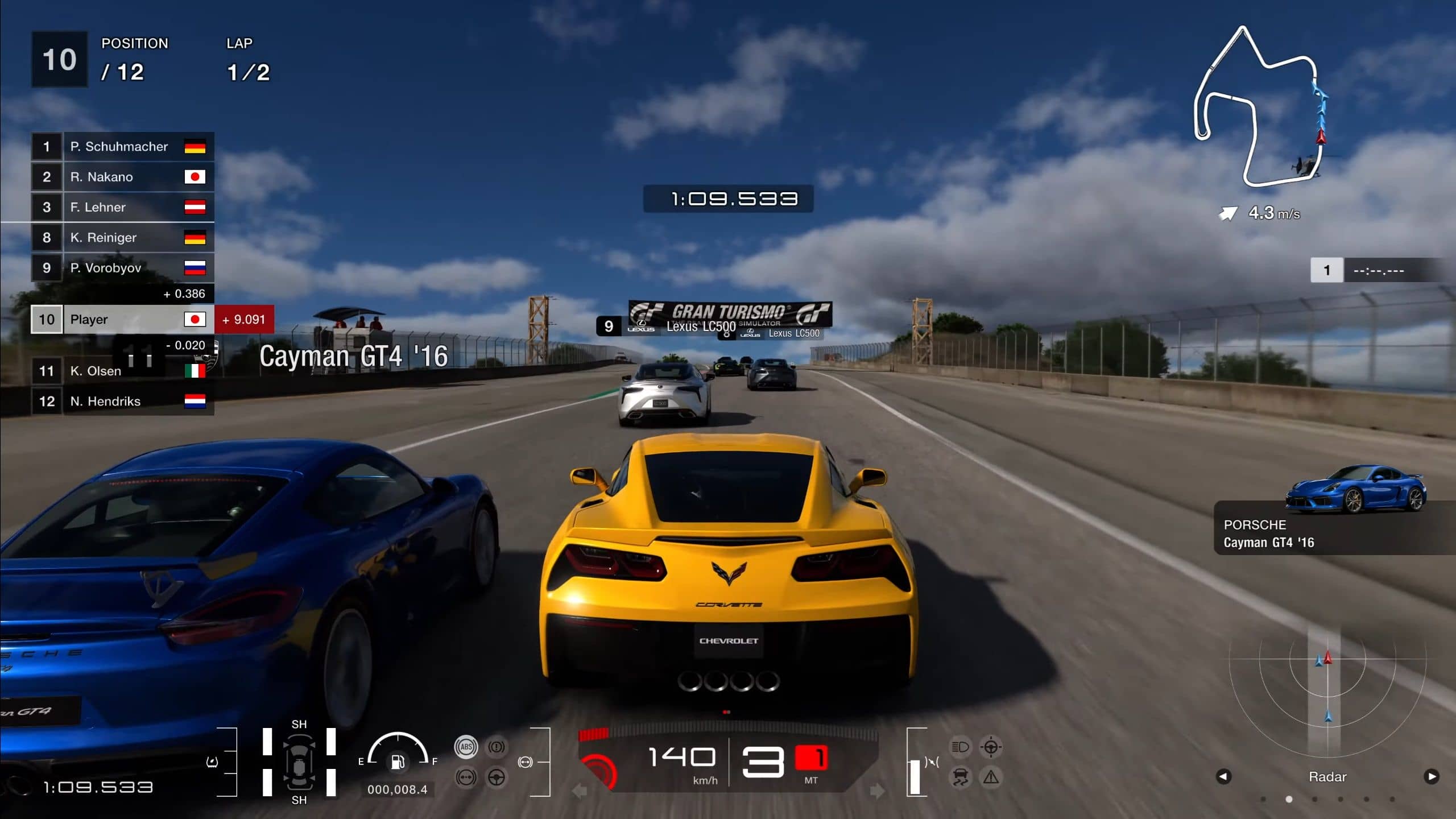The image size is (1456, 819).
Task: Select the highlighted Player row
Action: click(123, 320)
